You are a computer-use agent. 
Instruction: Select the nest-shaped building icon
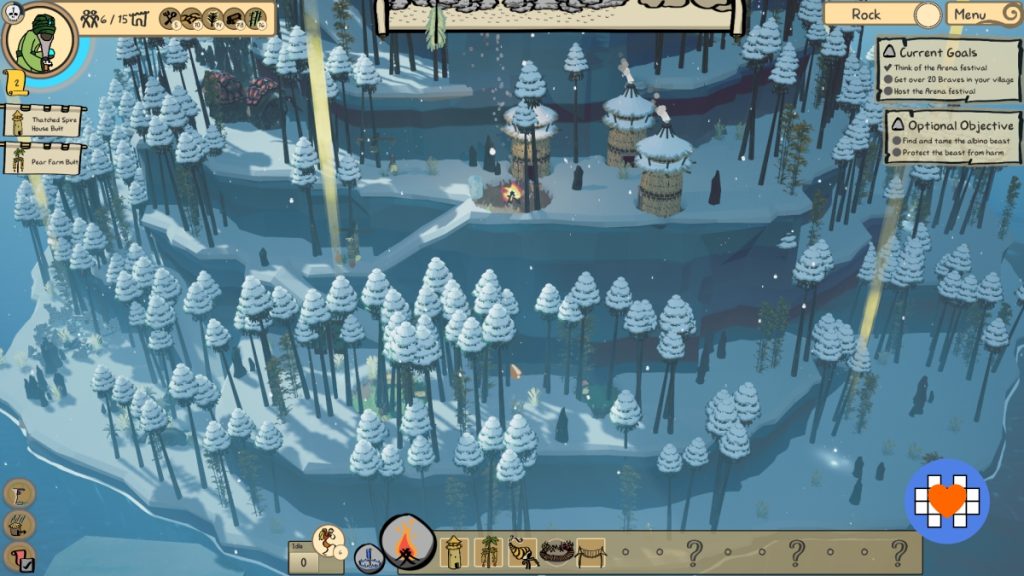pyautogui.click(x=556, y=551)
